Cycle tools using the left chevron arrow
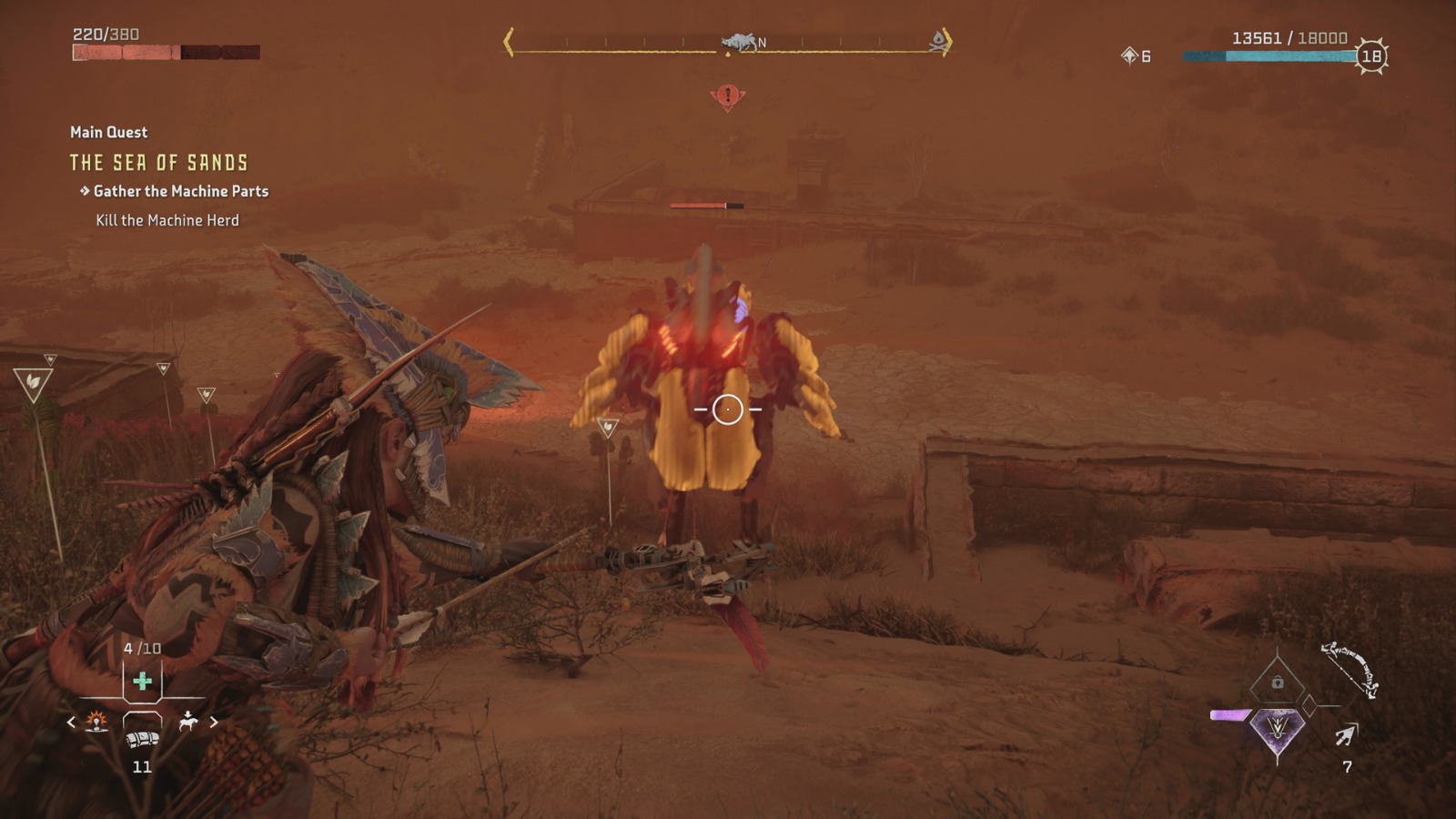The width and height of the screenshot is (1456, 819). pyautogui.click(x=72, y=722)
